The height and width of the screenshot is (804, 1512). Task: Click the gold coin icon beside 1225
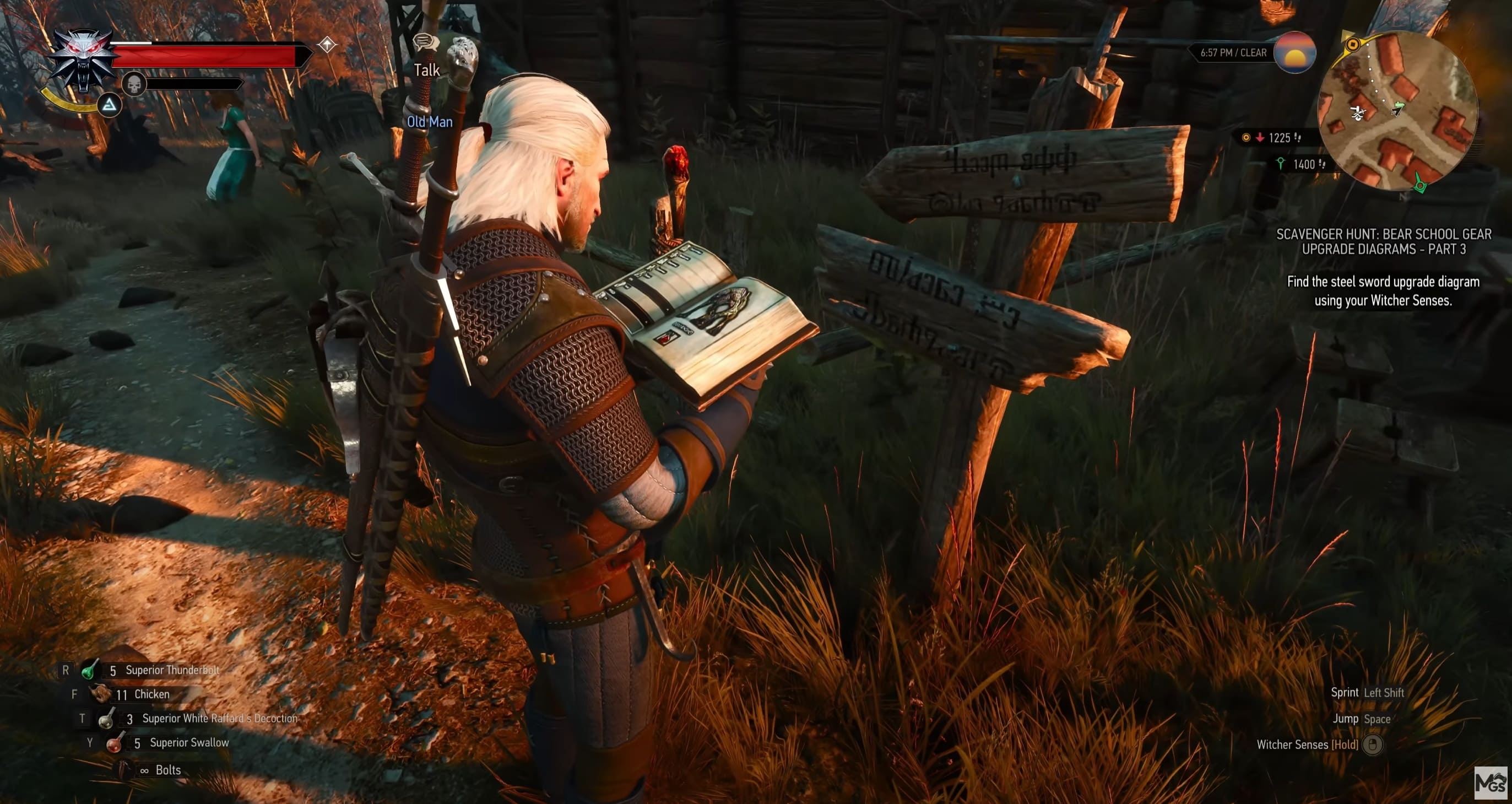pos(1245,137)
